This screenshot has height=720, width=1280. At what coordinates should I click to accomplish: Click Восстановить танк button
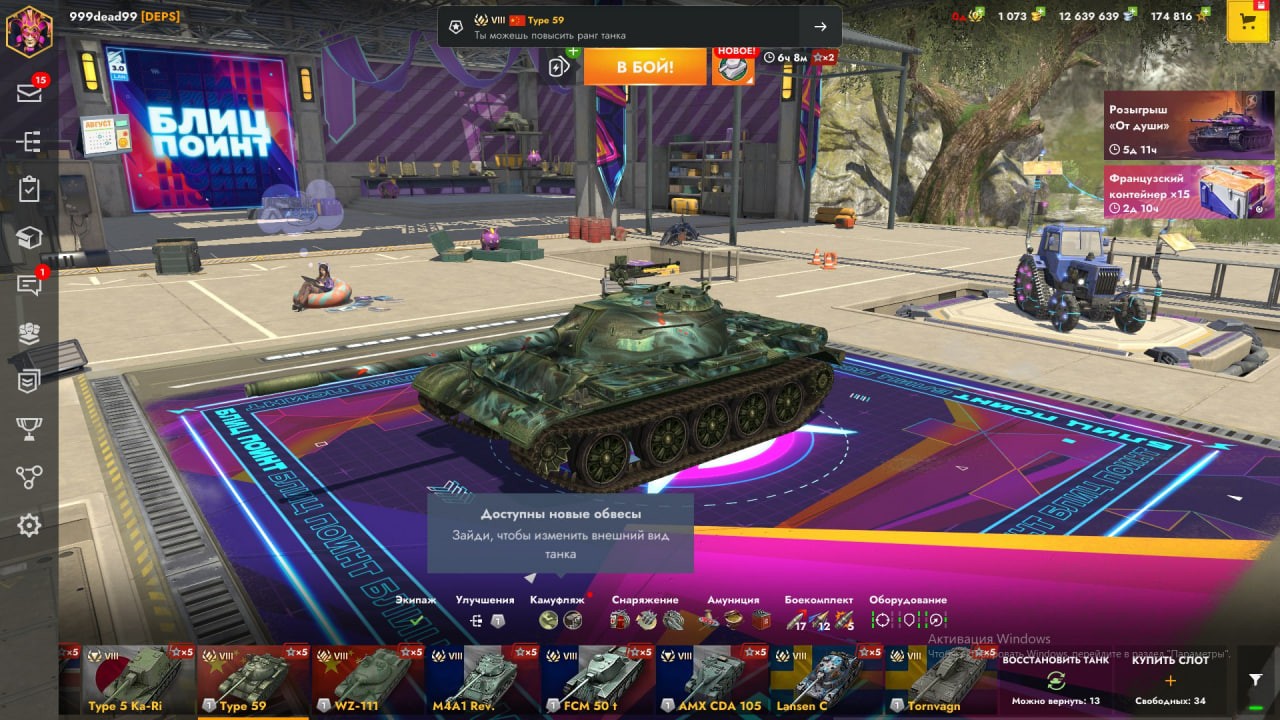[1055, 679]
